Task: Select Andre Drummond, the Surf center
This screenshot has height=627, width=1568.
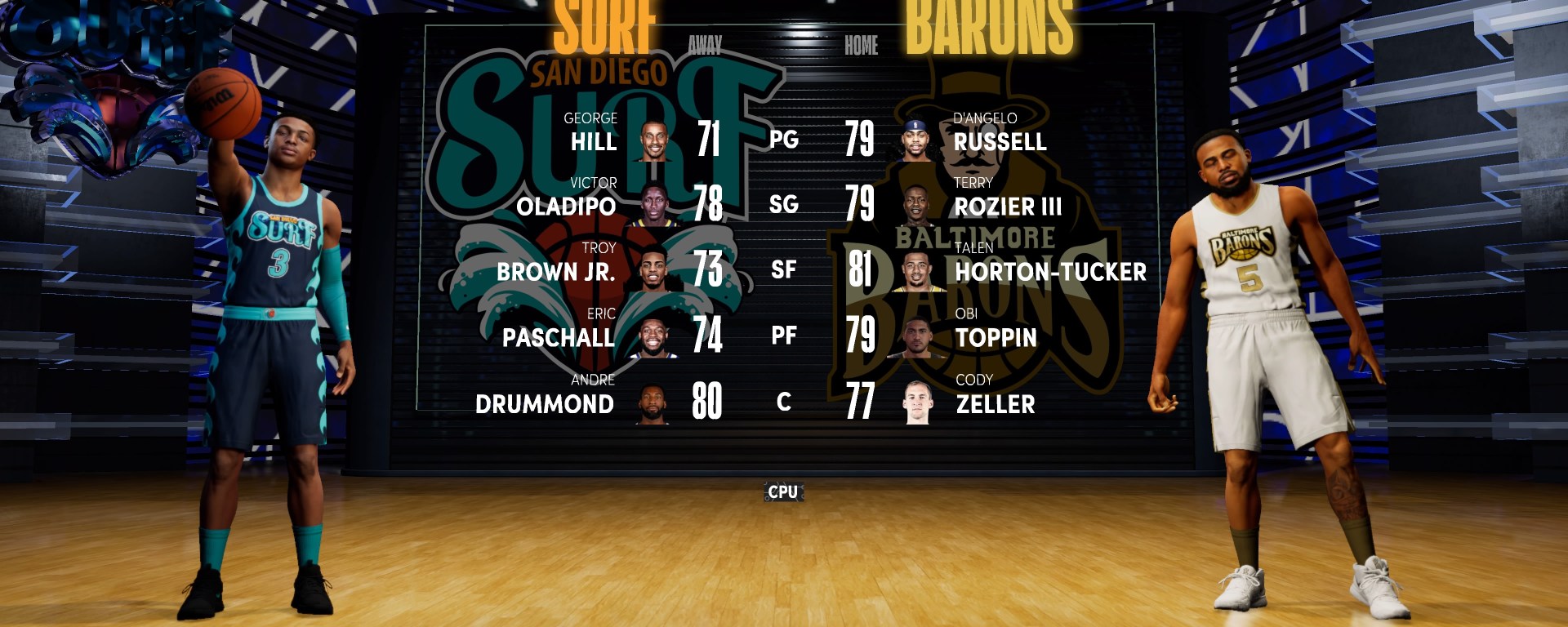Action: [x=545, y=403]
